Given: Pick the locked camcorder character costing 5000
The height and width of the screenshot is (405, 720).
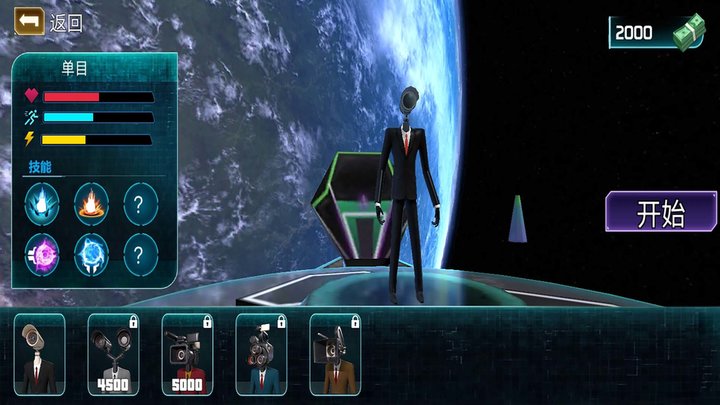Looking at the screenshot, I should 187,354.
